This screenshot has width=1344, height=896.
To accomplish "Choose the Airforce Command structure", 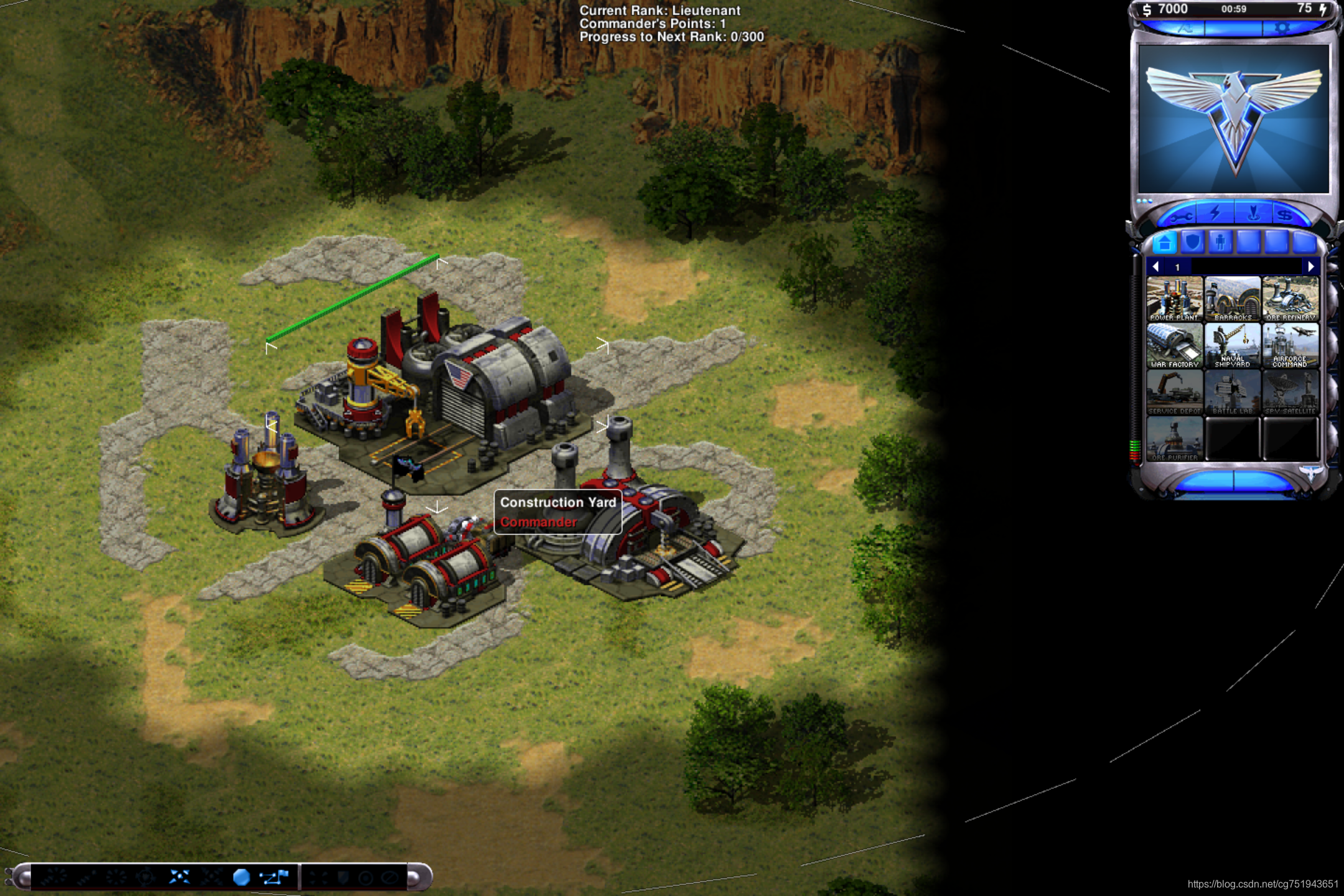I will pyautogui.click(x=1290, y=345).
